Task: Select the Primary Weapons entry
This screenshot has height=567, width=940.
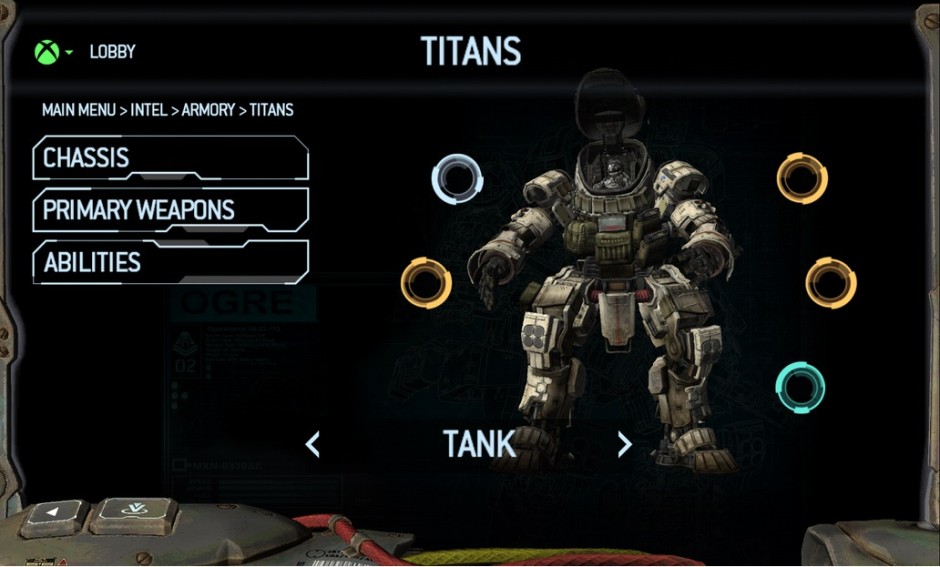Action: (x=170, y=210)
